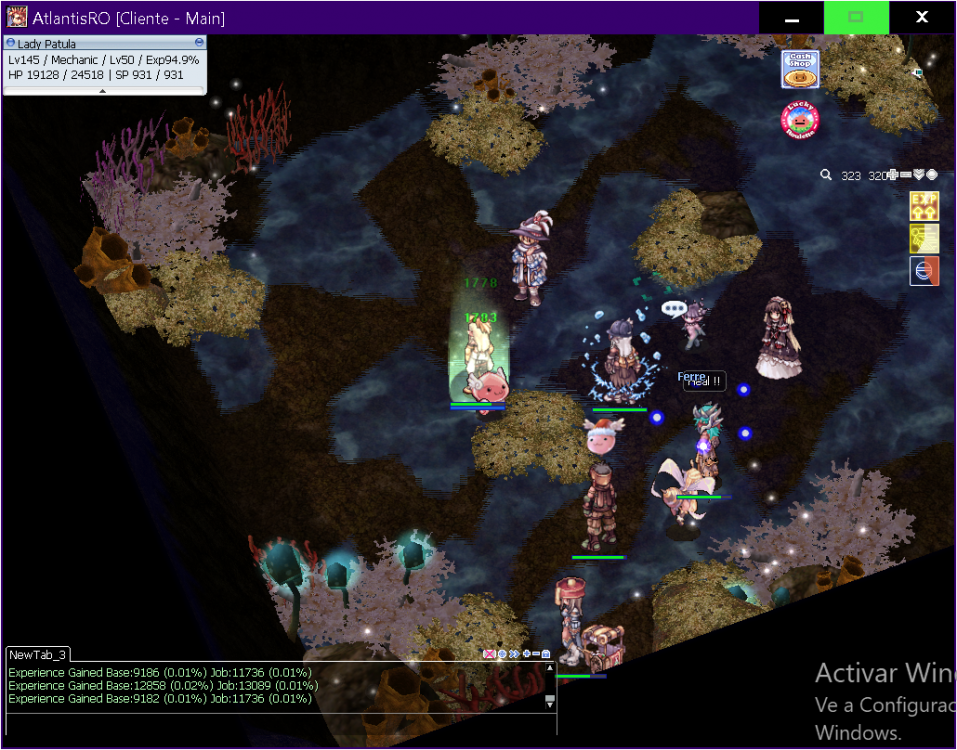Click the round button right of Lady Patula
This screenshot has height=750, width=957.
click(x=200, y=43)
